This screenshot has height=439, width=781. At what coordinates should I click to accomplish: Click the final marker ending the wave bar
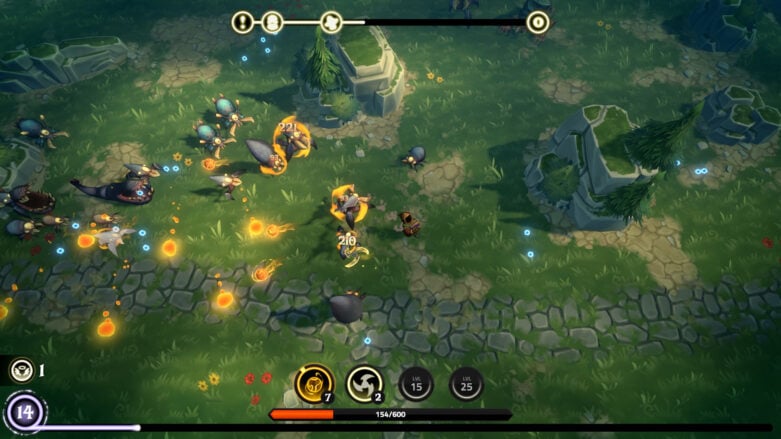[x=538, y=22]
